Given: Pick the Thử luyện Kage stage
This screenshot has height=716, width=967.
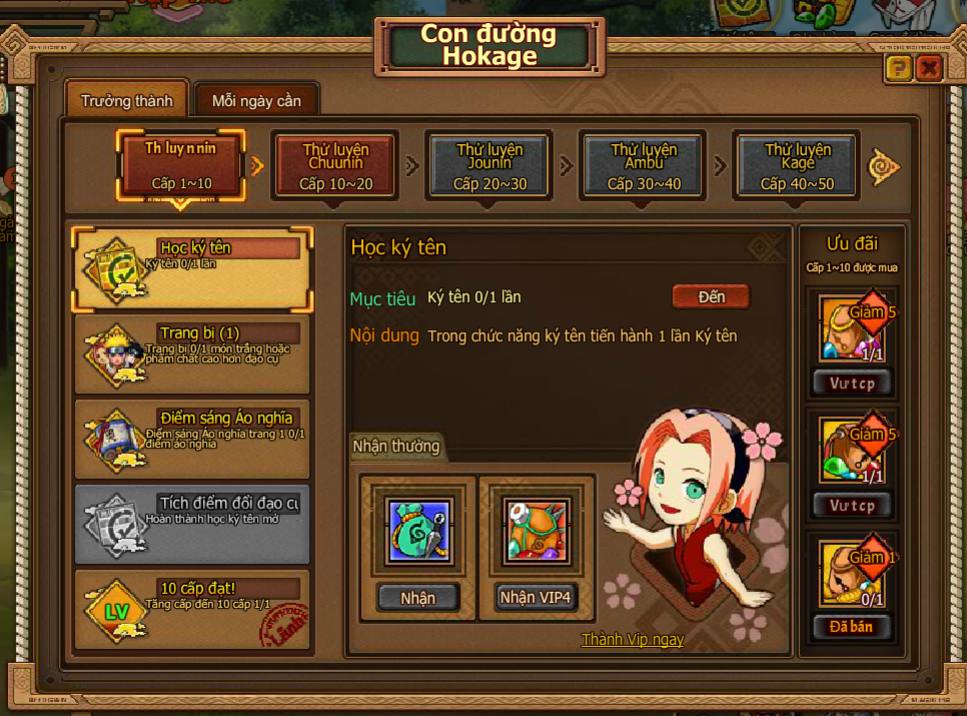Looking at the screenshot, I should click(797, 165).
